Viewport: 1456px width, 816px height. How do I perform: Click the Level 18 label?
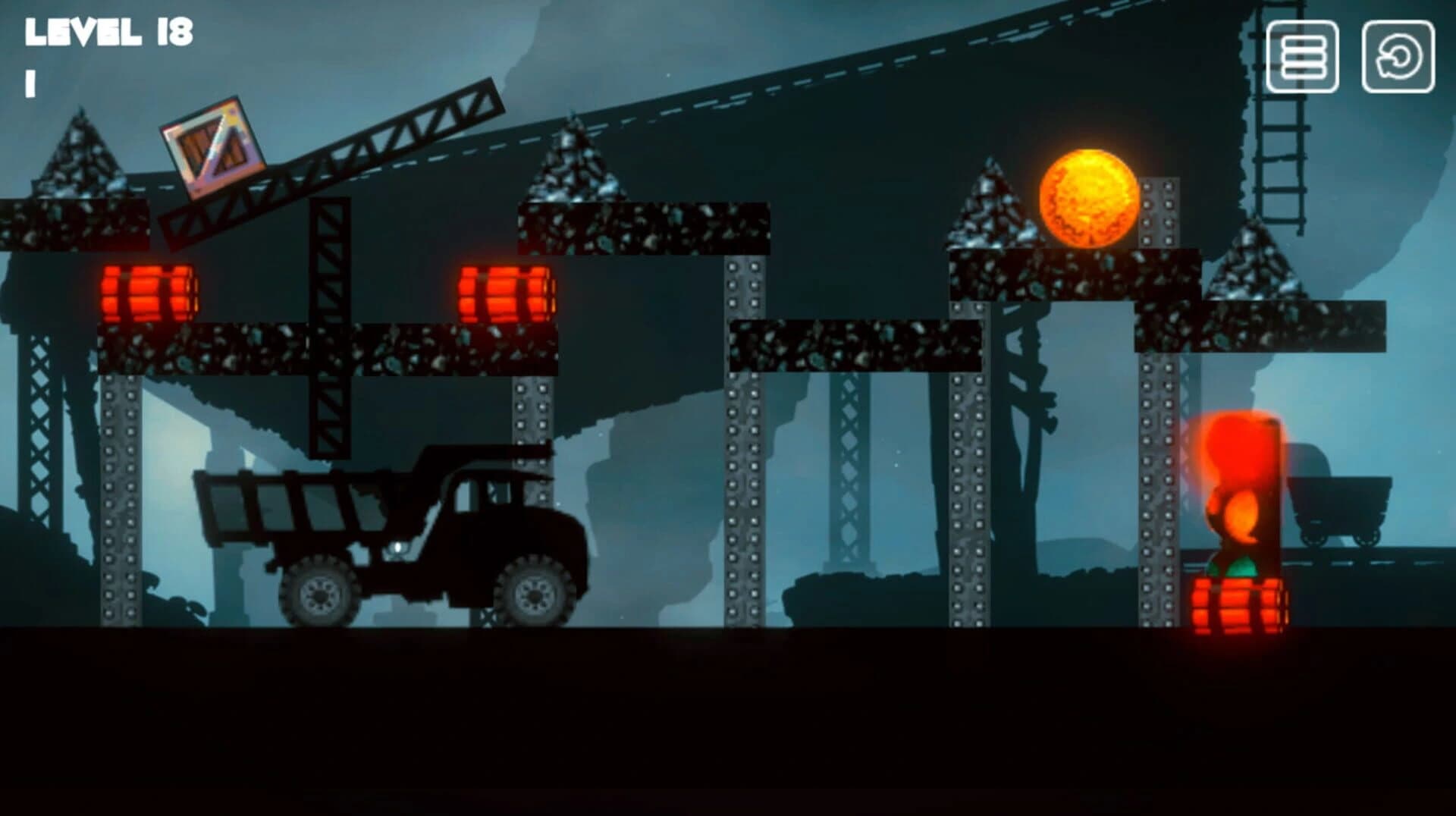(110, 32)
